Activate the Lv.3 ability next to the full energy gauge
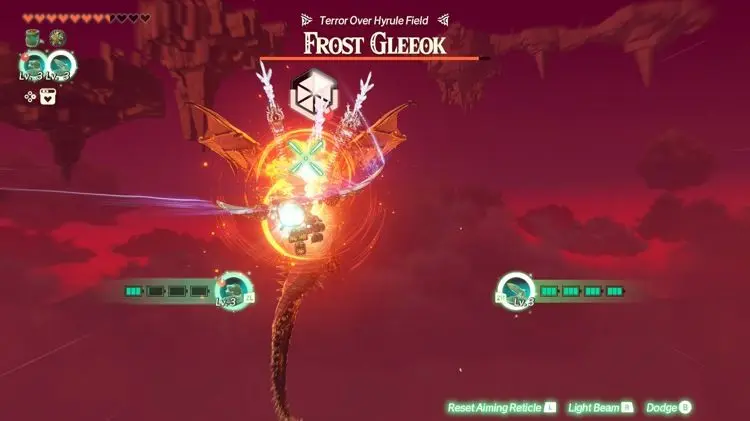Screen dimensions: 750x421 514,289
